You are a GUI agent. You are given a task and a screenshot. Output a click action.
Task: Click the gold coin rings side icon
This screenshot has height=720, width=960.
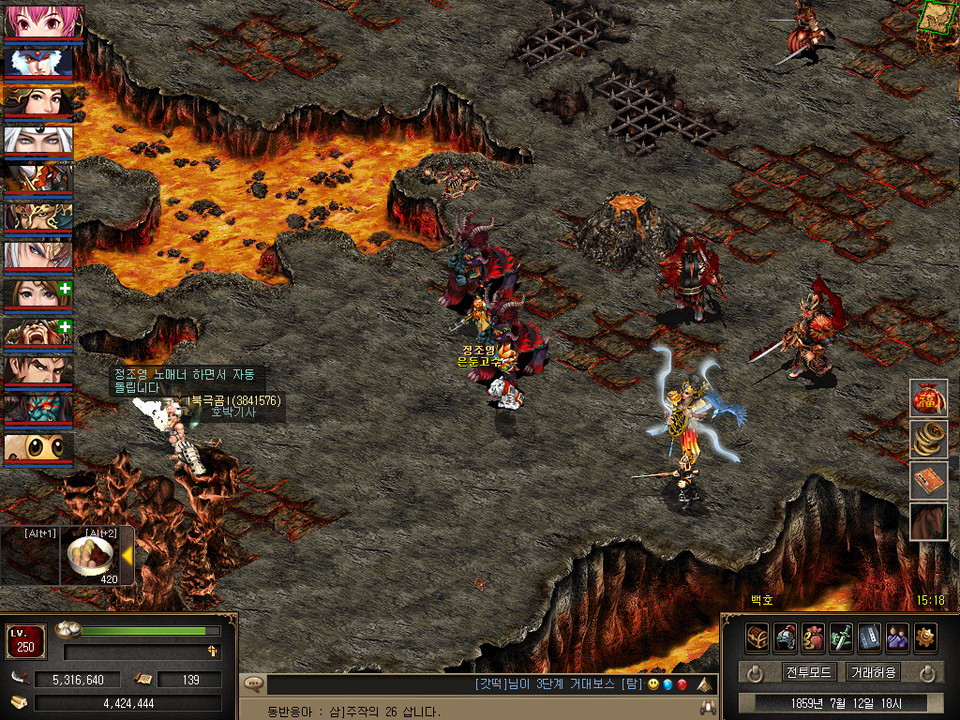[928, 440]
